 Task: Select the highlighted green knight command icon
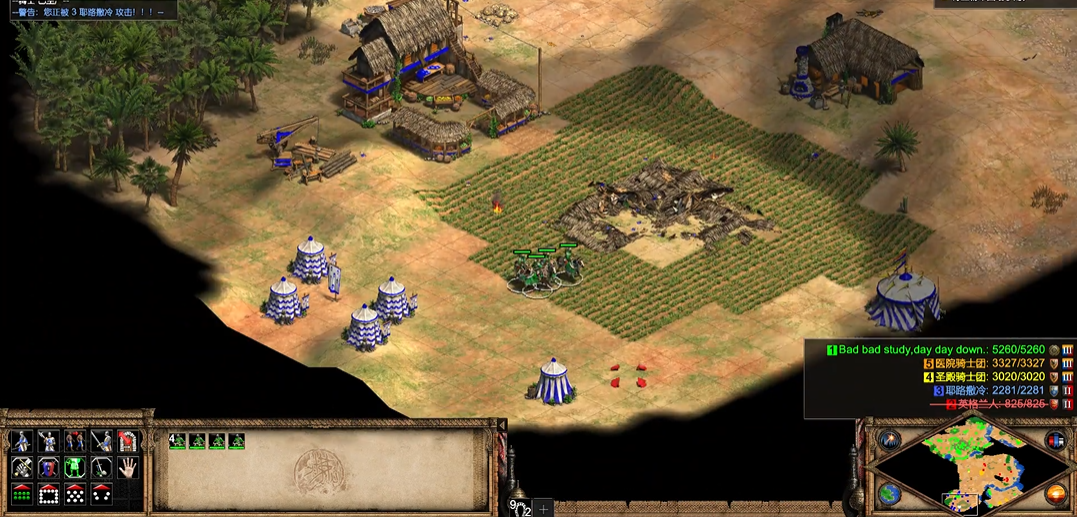[x=74, y=467]
